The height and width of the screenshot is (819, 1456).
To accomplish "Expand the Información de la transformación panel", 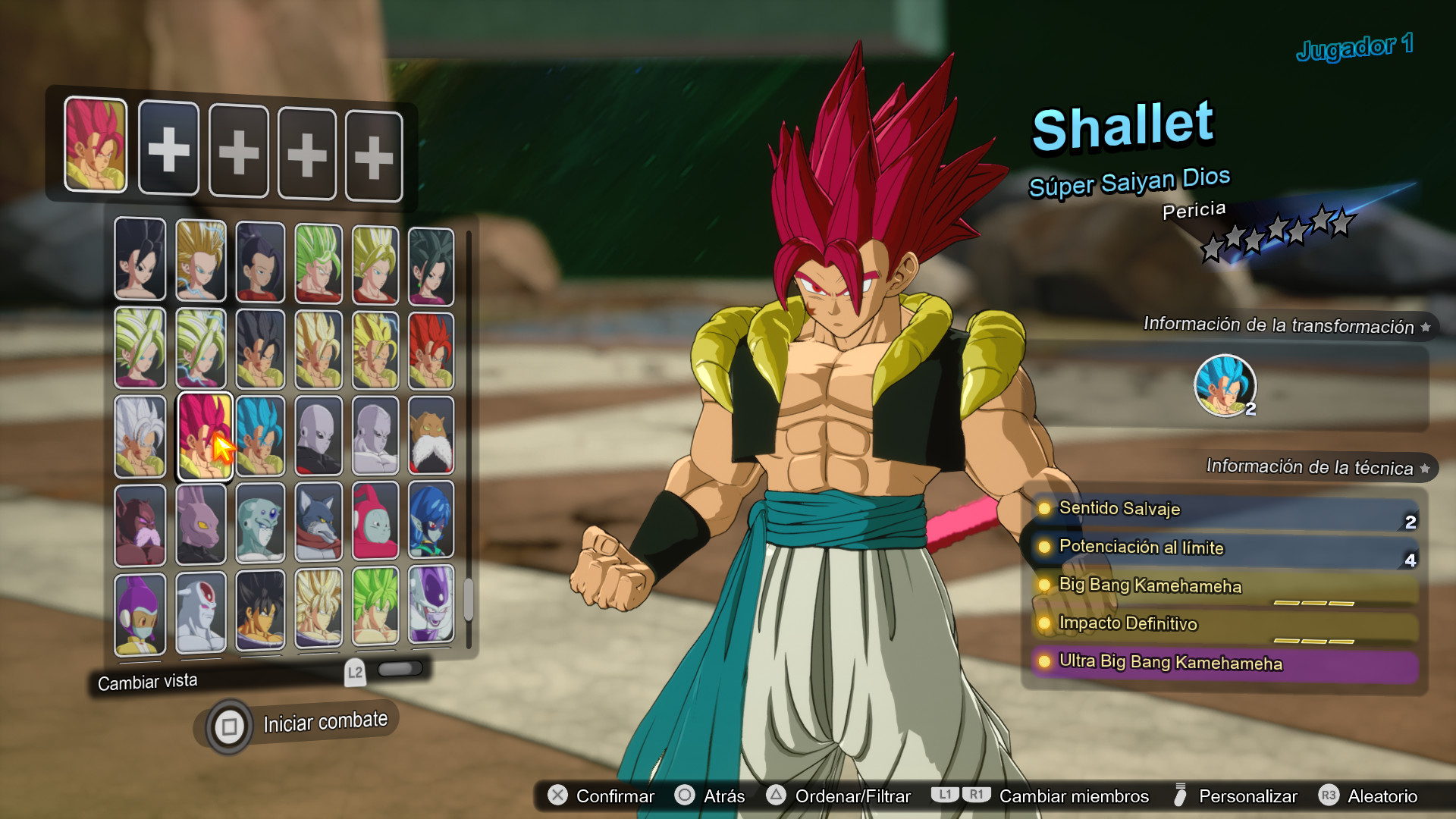I will click(x=1424, y=325).
